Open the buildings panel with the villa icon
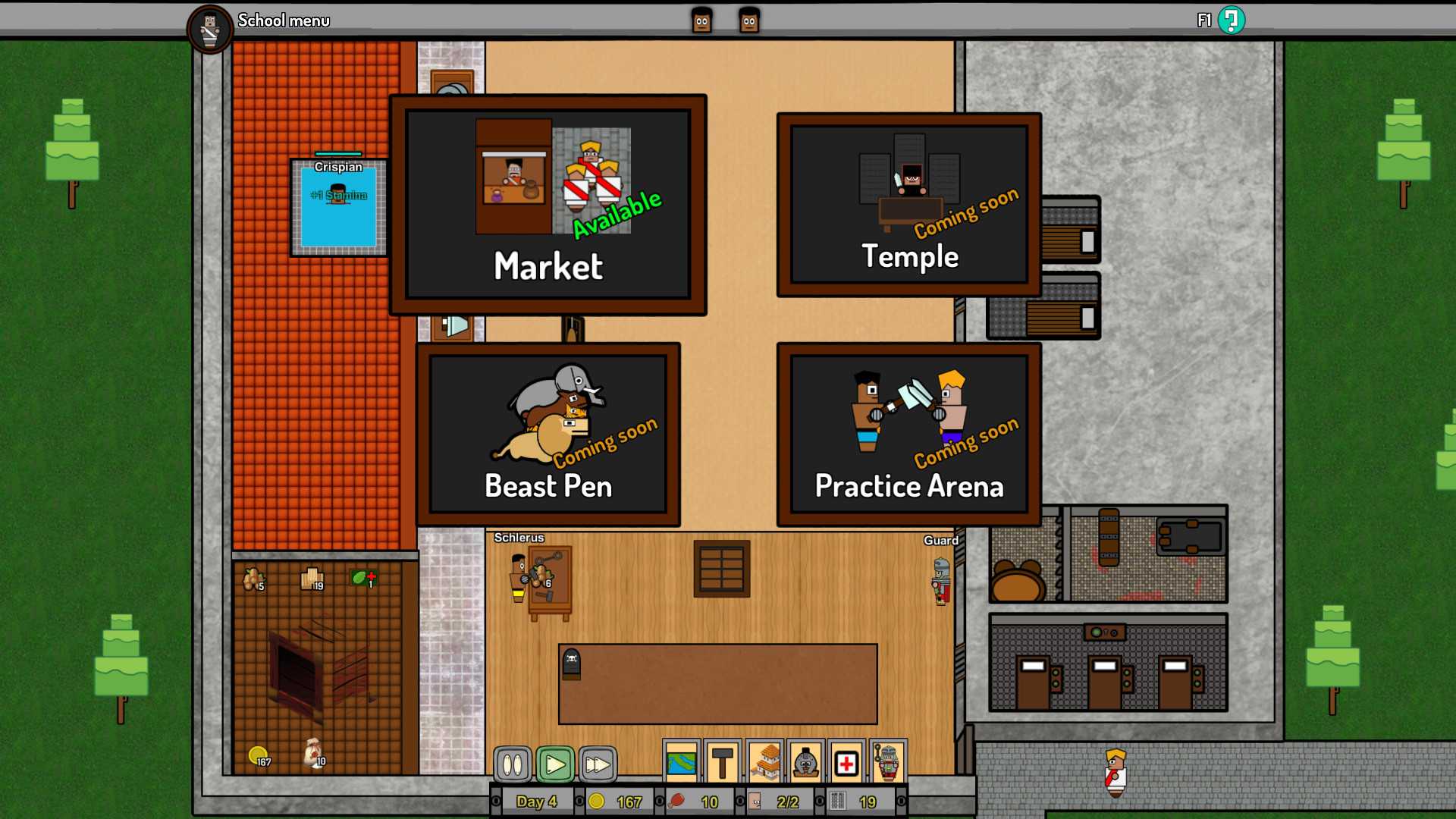The height and width of the screenshot is (819, 1456). point(764,762)
